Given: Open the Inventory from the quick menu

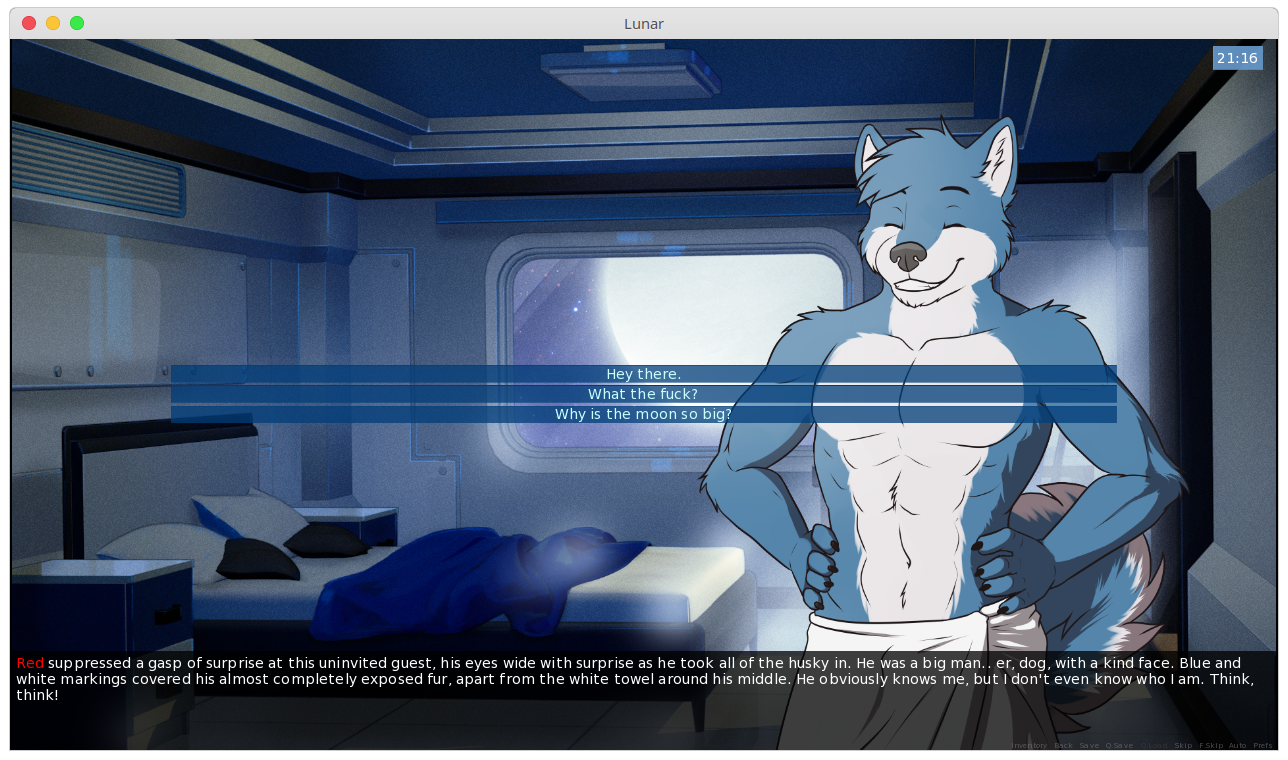Looking at the screenshot, I should coord(1029,746).
